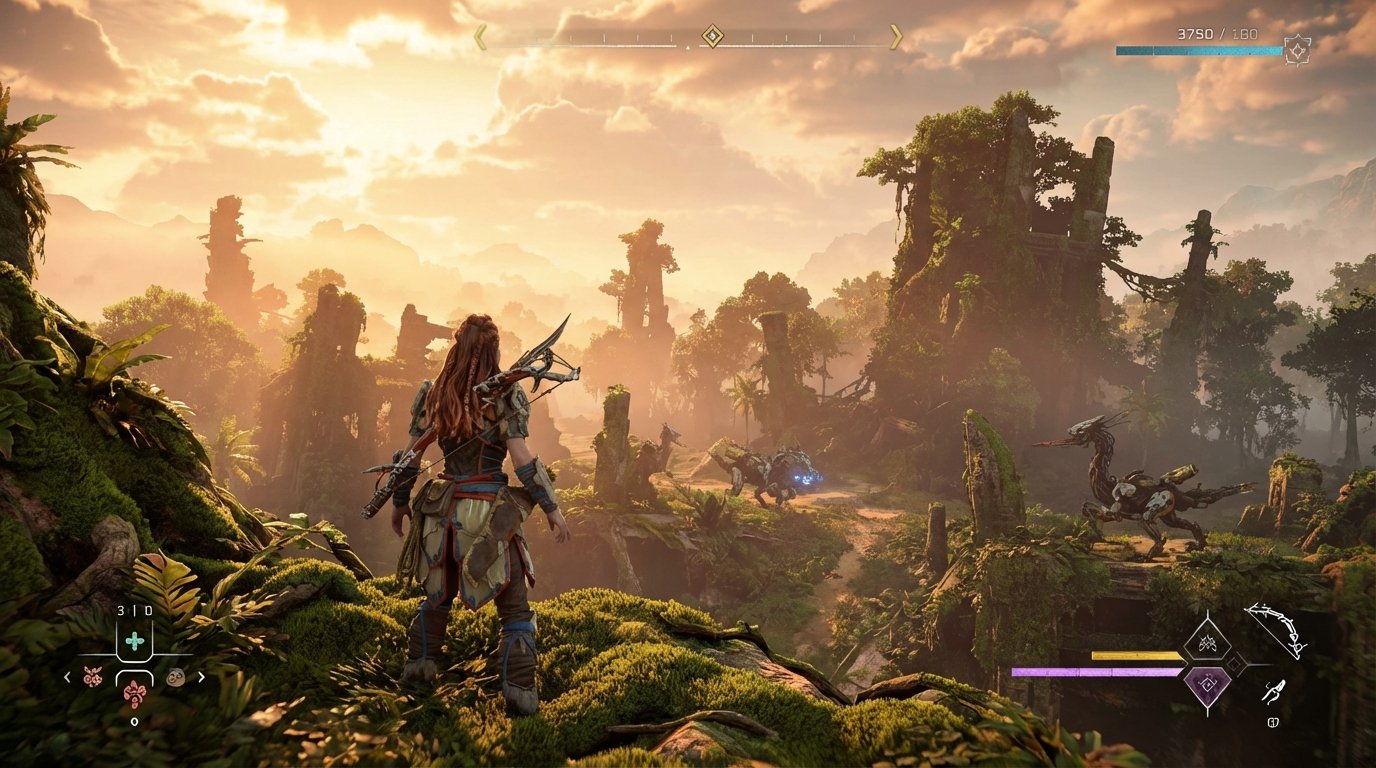Toggle to the previous item with the left arrow
1376x768 pixels.
pos(67,676)
